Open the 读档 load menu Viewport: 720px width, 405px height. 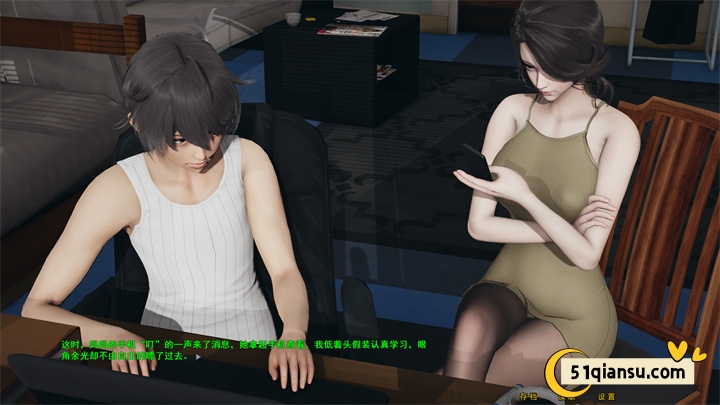point(567,396)
